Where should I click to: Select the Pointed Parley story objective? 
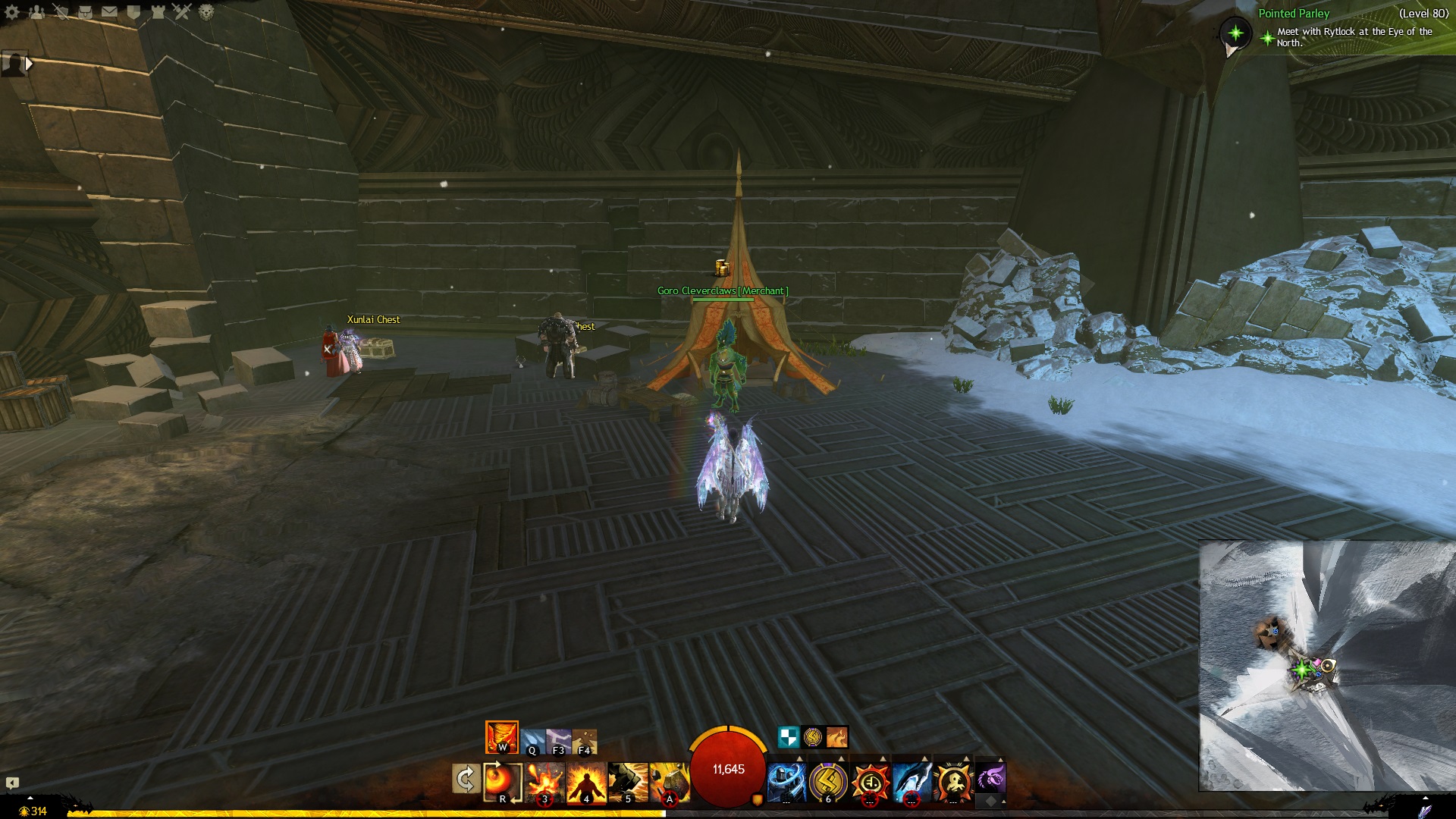coord(1294,14)
